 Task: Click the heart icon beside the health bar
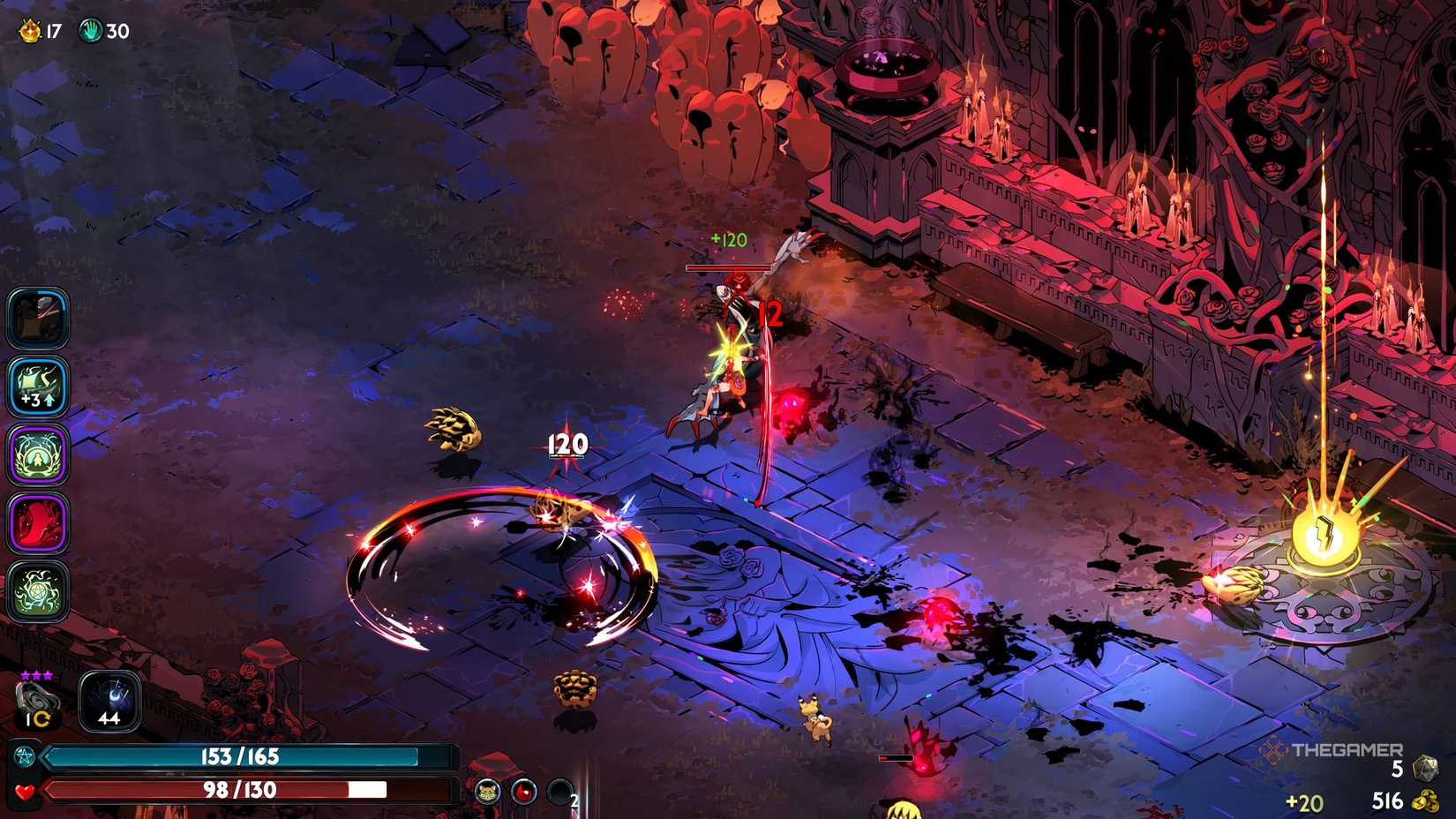point(23,792)
